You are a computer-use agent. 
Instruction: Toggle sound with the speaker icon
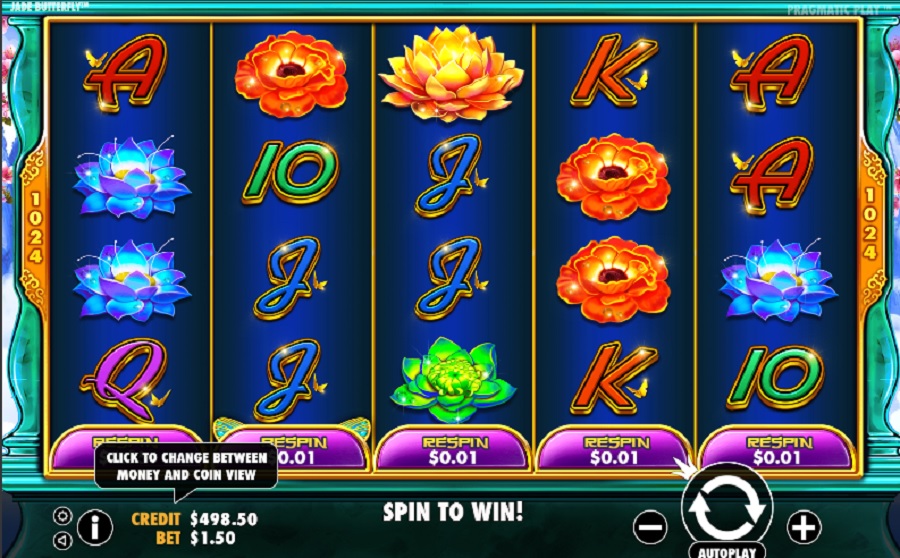(62, 539)
